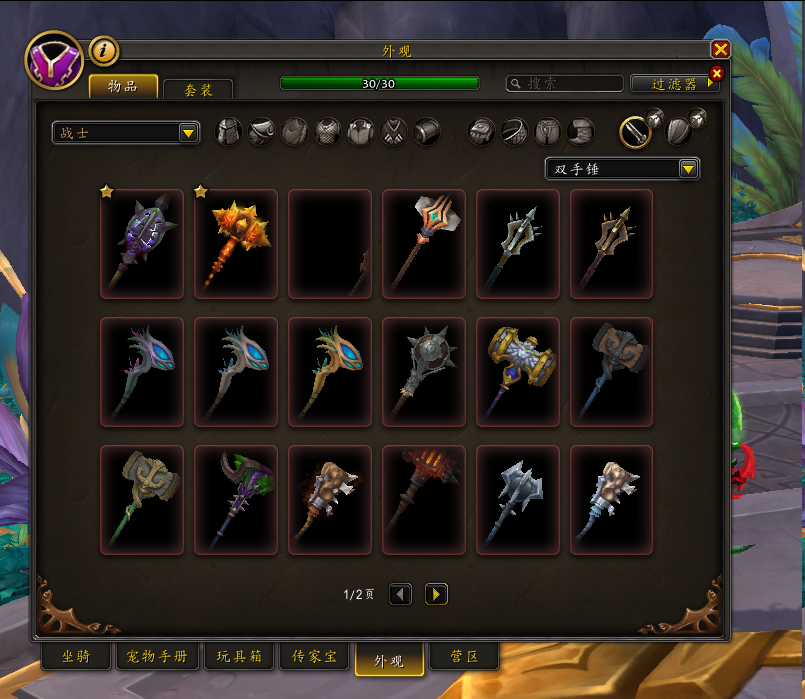Open the 玩具箱 toy box tab

coord(239,657)
